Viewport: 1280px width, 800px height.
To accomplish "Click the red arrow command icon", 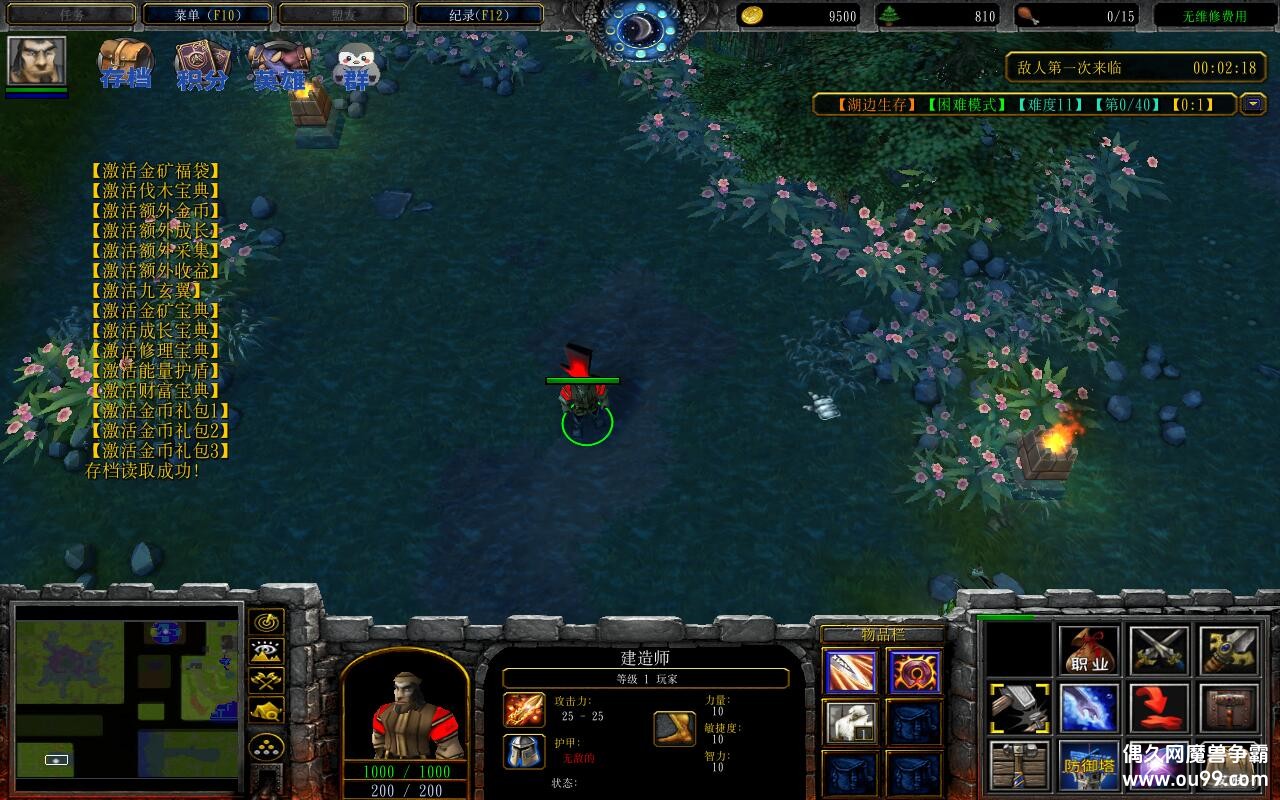I will pyautogui.click(x=1160, y=708).
